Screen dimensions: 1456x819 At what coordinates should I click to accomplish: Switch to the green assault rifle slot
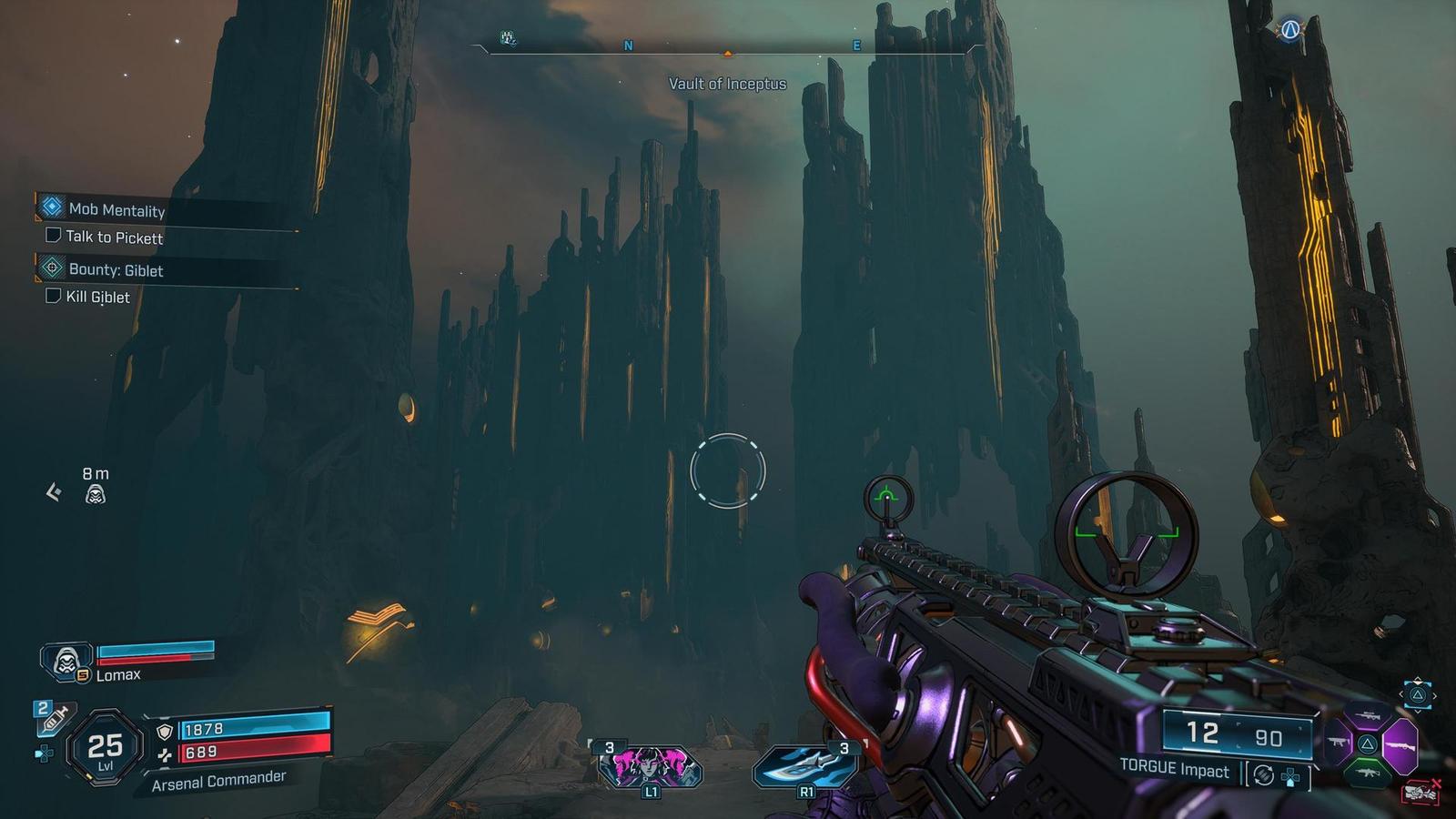1367,773
